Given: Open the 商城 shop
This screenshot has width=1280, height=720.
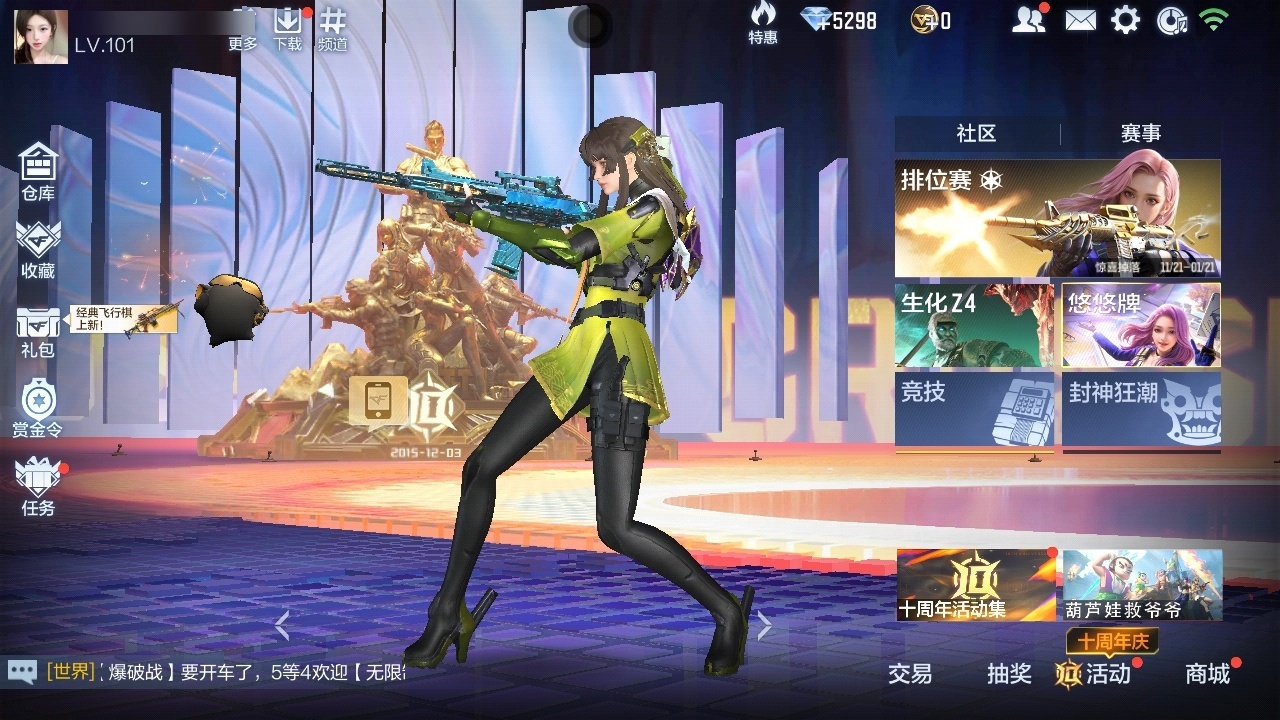Looking at the screenshot, I should click(1207, 674).
